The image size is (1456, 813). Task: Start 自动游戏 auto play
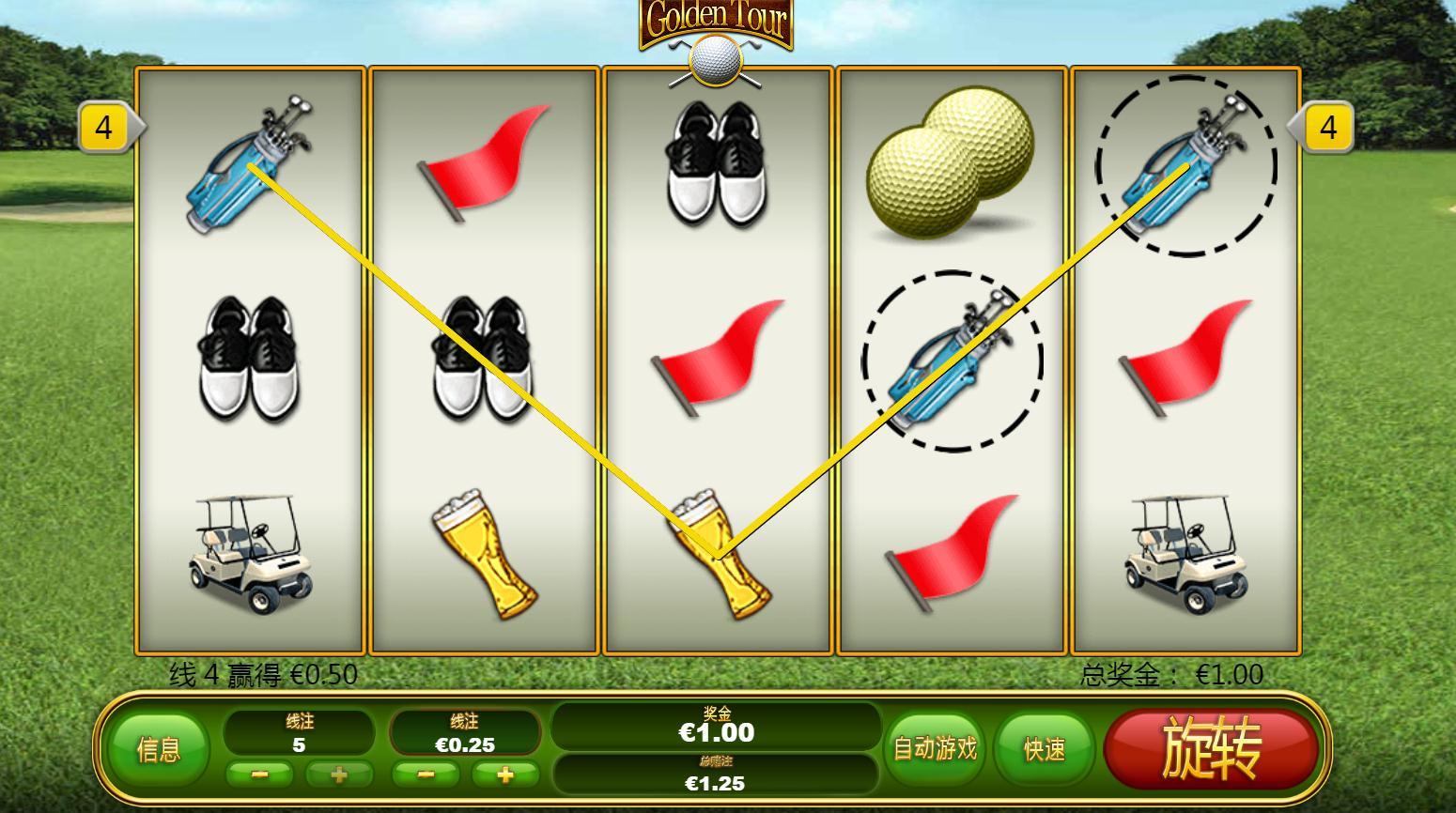935,748
